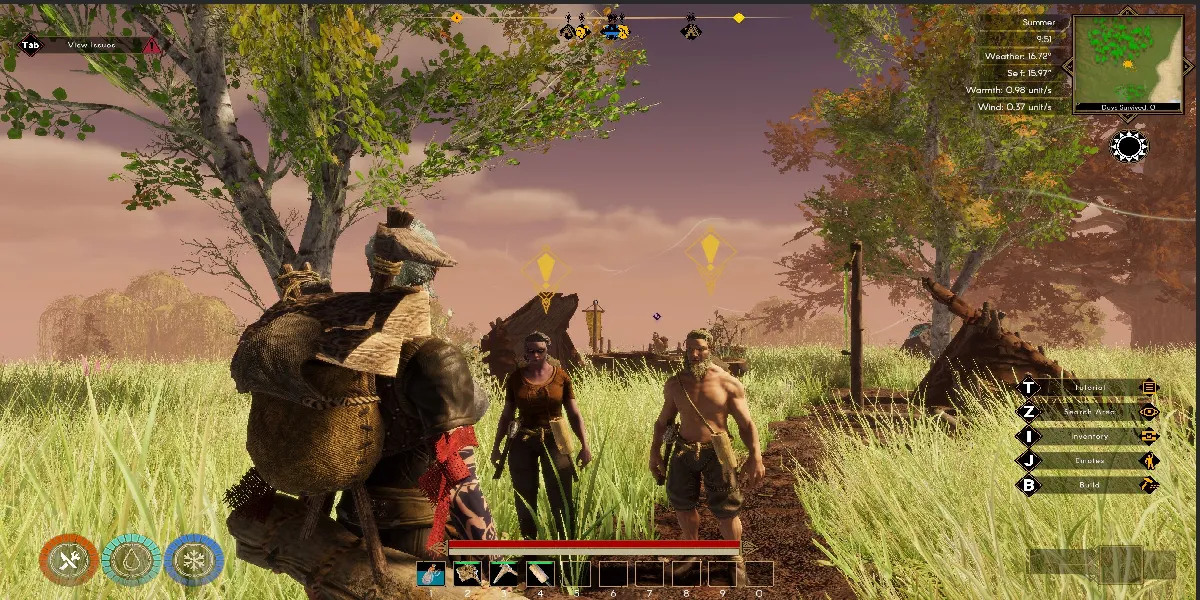Click the orange tools status gauge
1200x600 pixels.
[x=69, y=560]
